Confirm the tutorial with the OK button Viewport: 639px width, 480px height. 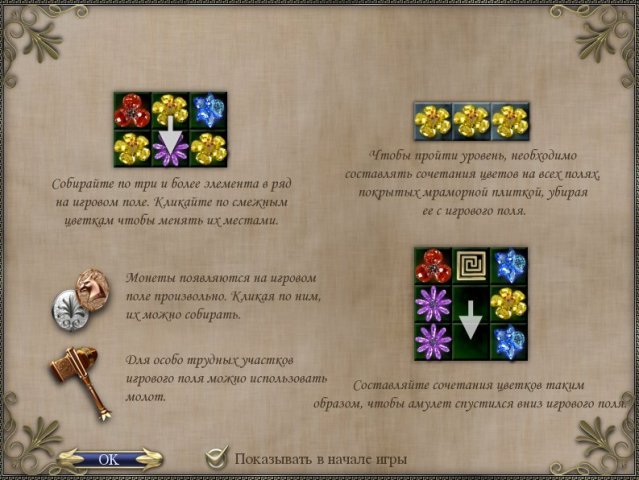[x=109, y=459]
